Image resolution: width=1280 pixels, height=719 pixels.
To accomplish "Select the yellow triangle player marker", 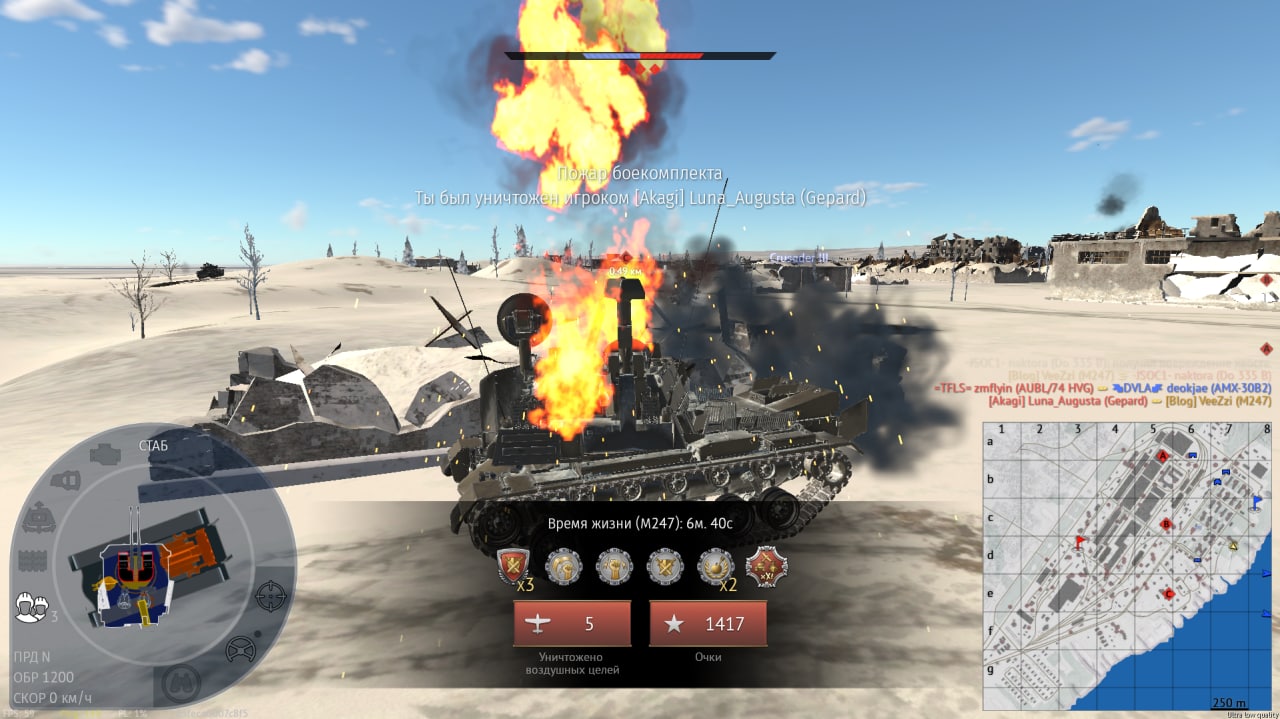I will coord(1233,545).
